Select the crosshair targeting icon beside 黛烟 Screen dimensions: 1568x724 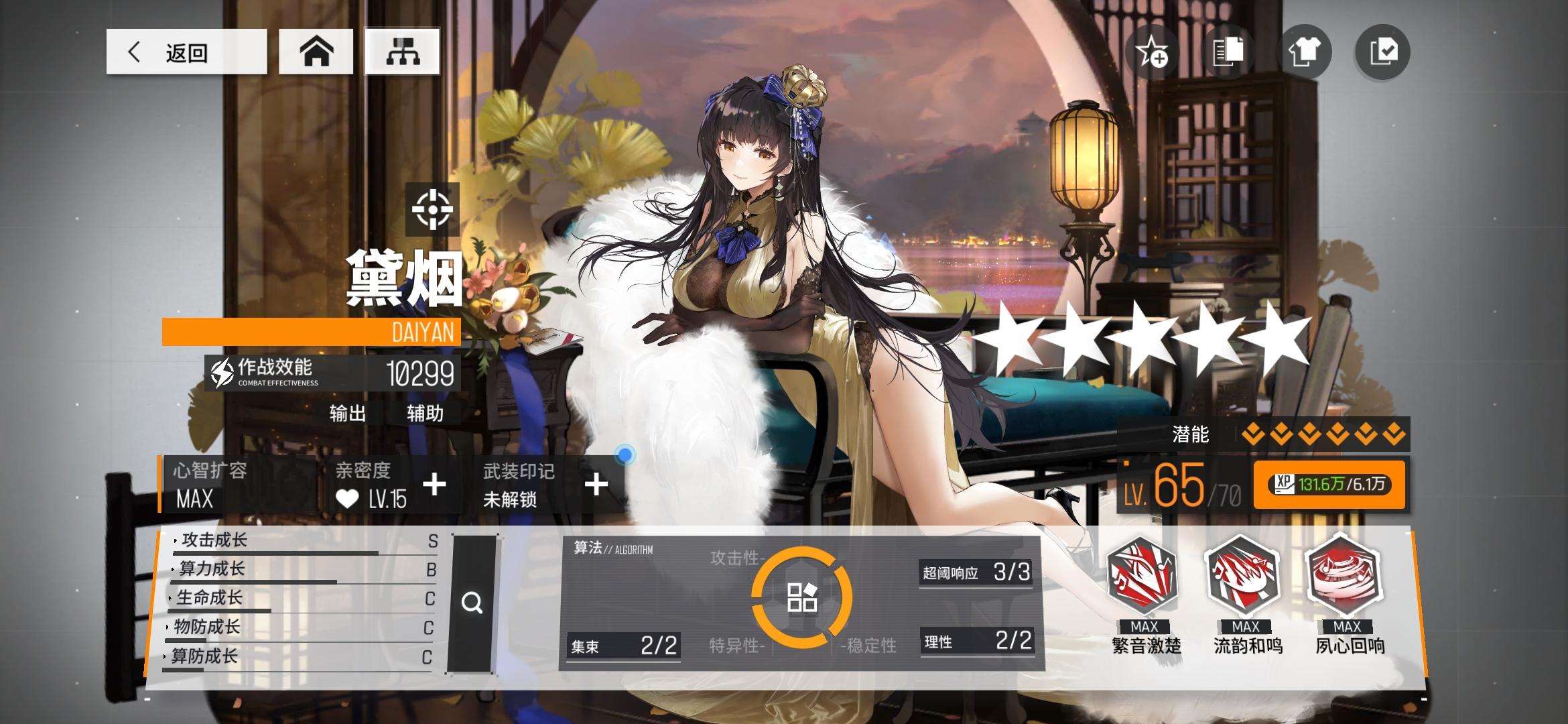[x=433, y=209]
